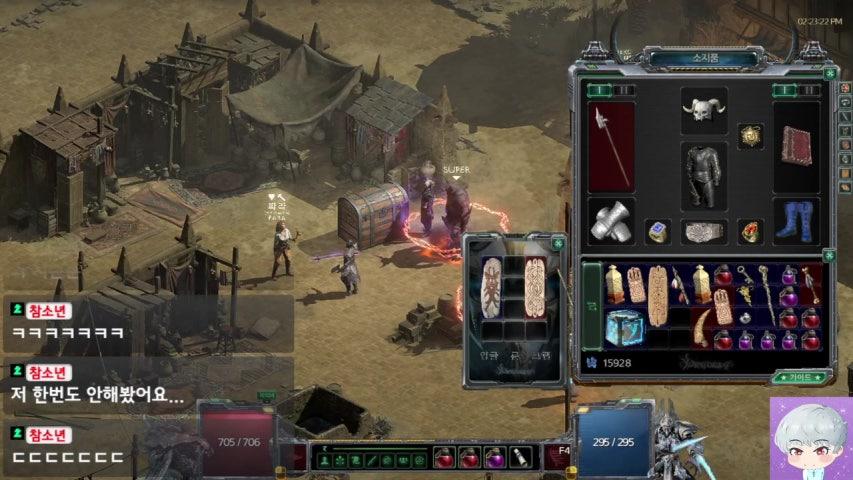Choose the red spellbook off-hand slot

(x=796, y=146)
